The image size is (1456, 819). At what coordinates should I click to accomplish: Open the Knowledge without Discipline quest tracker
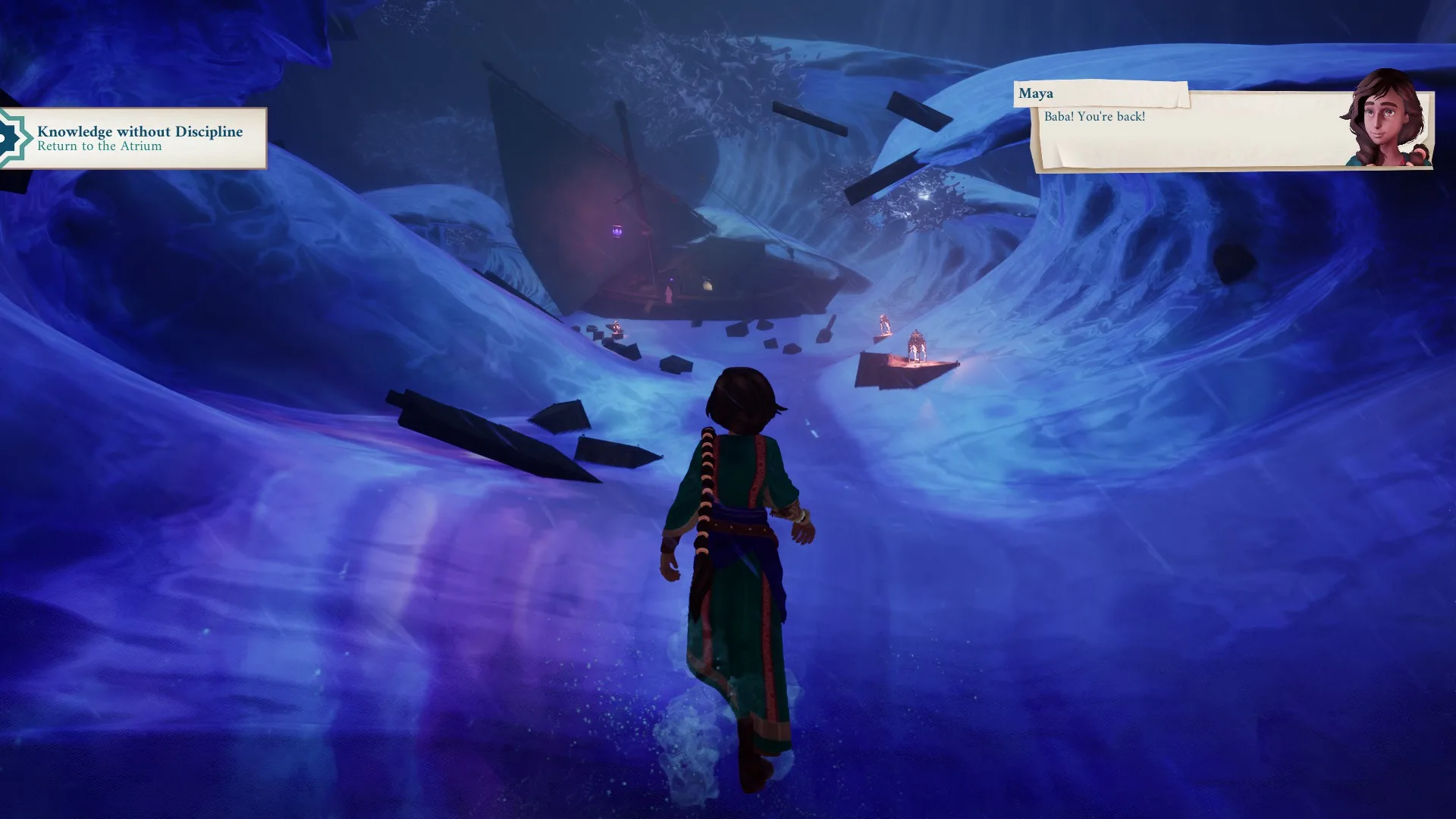[141, 138]
